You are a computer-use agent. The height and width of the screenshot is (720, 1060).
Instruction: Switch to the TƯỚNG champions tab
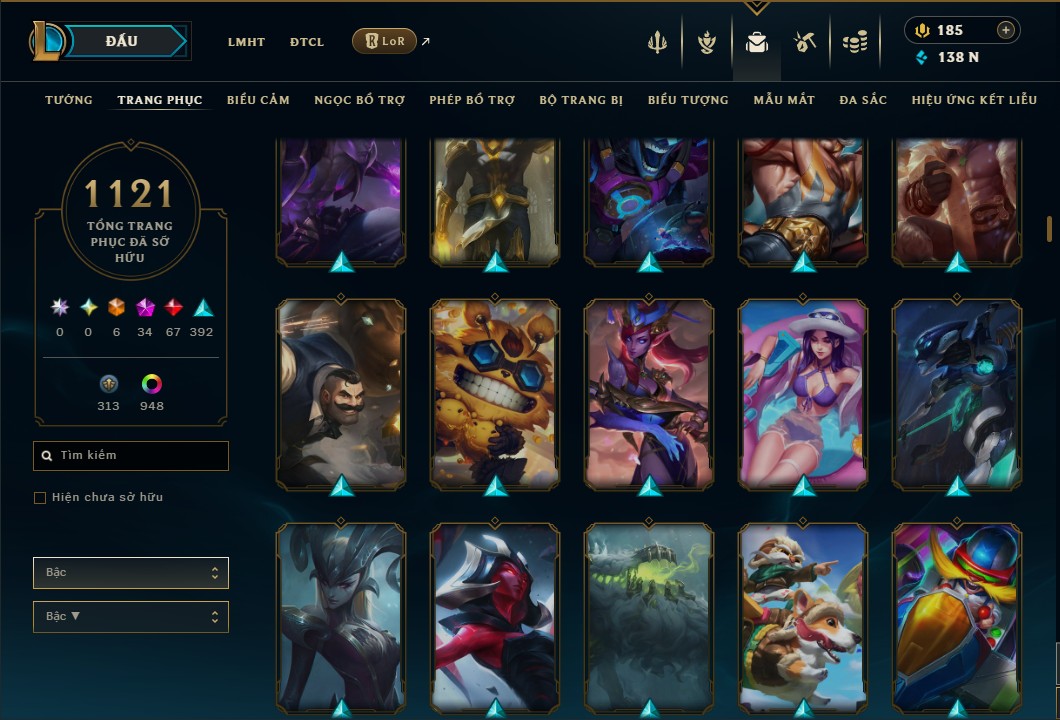click(69, 100)
